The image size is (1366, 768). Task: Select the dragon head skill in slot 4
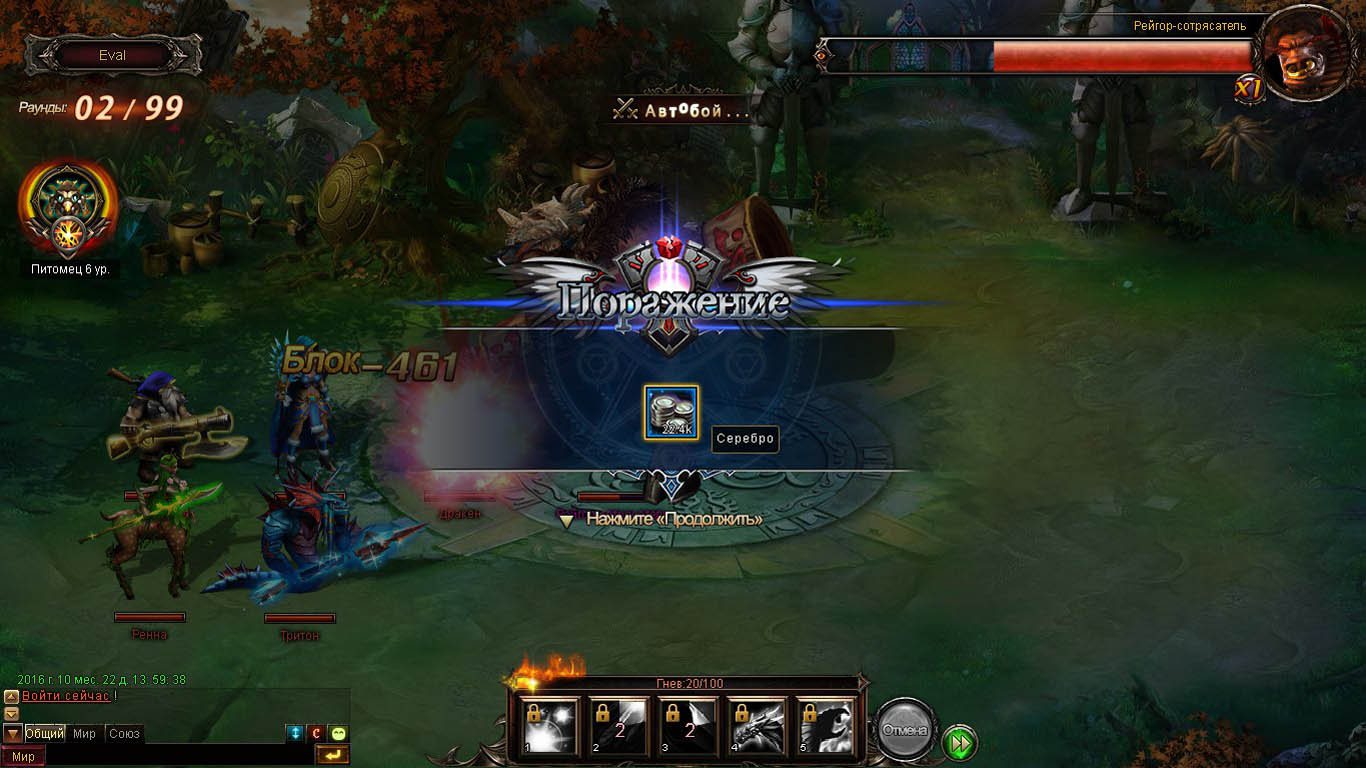coord(757,725)
